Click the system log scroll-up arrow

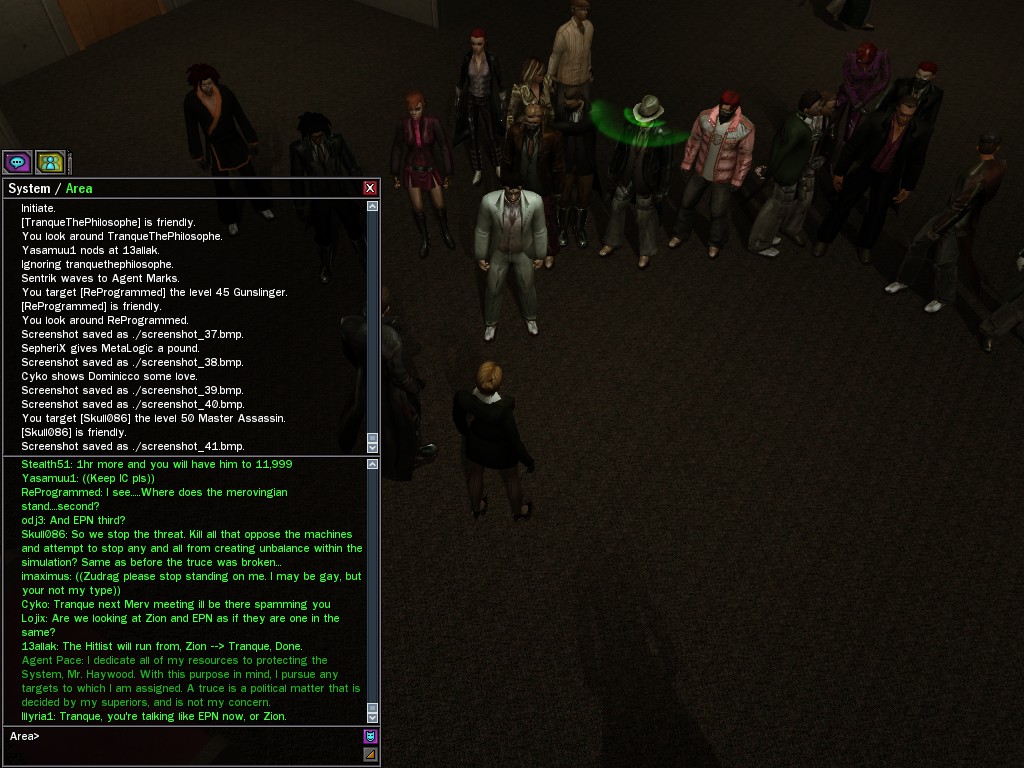[x=373, y=206]
